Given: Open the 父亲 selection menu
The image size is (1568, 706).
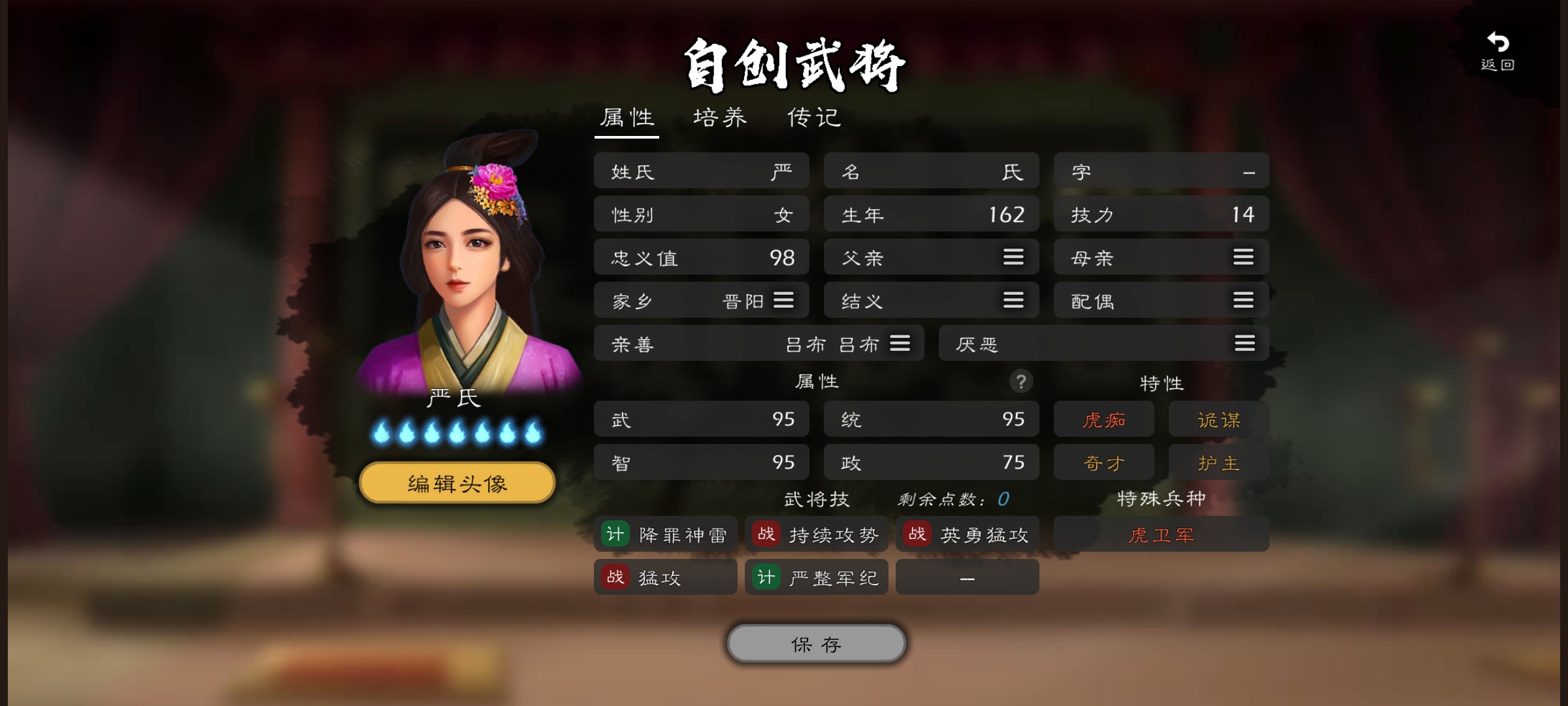Looking at the screenshot, I should pos(1013,257).
